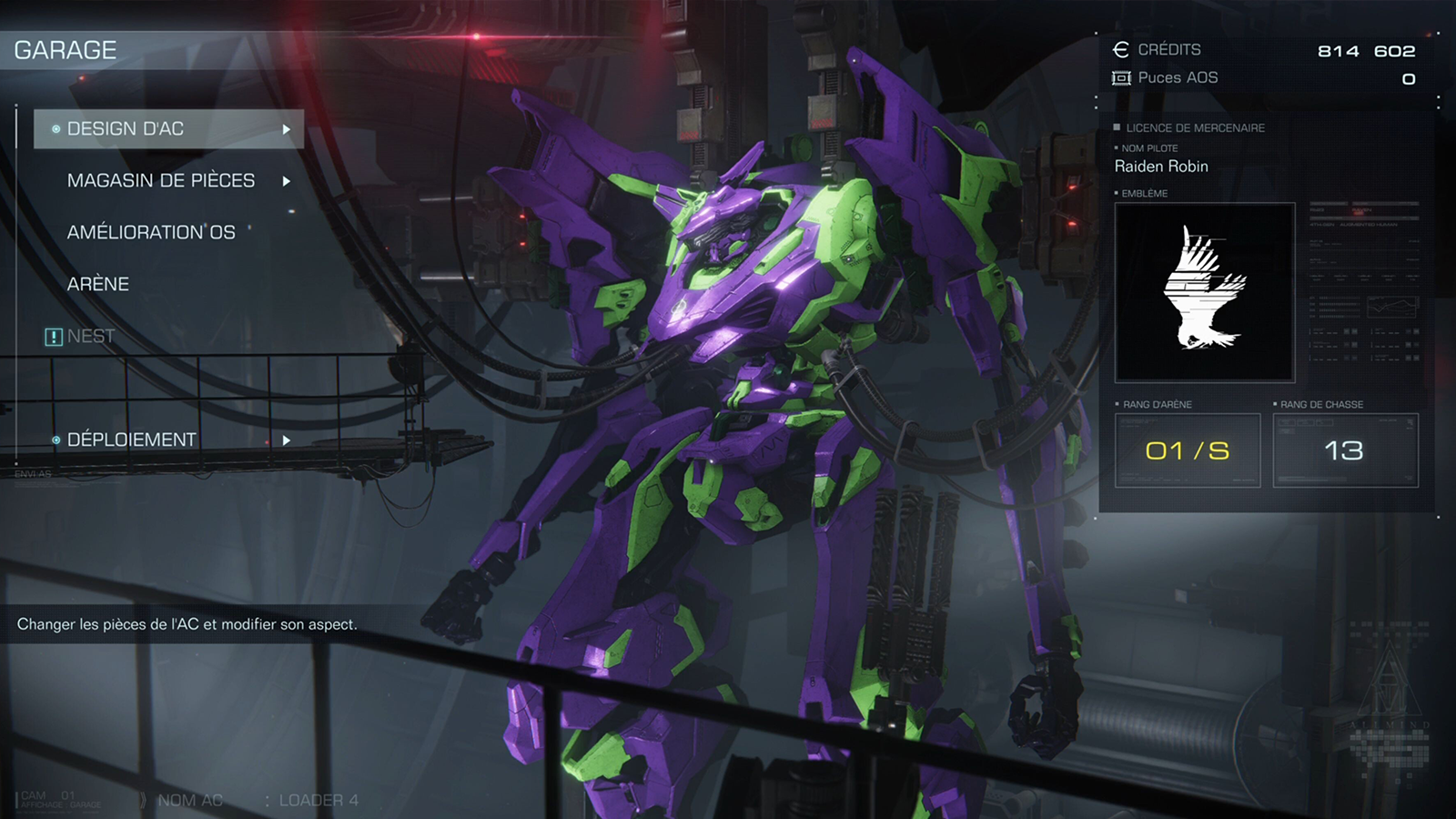Click the Rang d'Arène header icon
This screenshot has width=1456, height=819.
coord(1117,403)
